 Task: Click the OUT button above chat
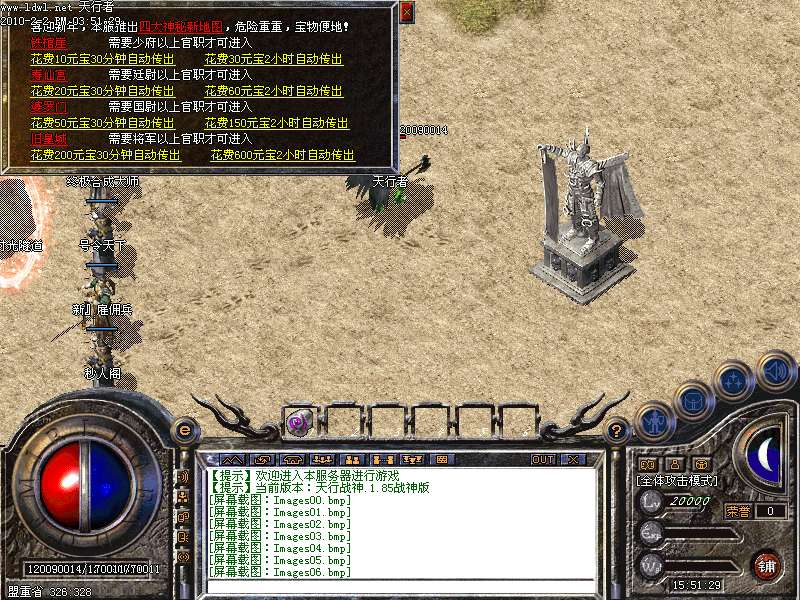pos(543,459)
